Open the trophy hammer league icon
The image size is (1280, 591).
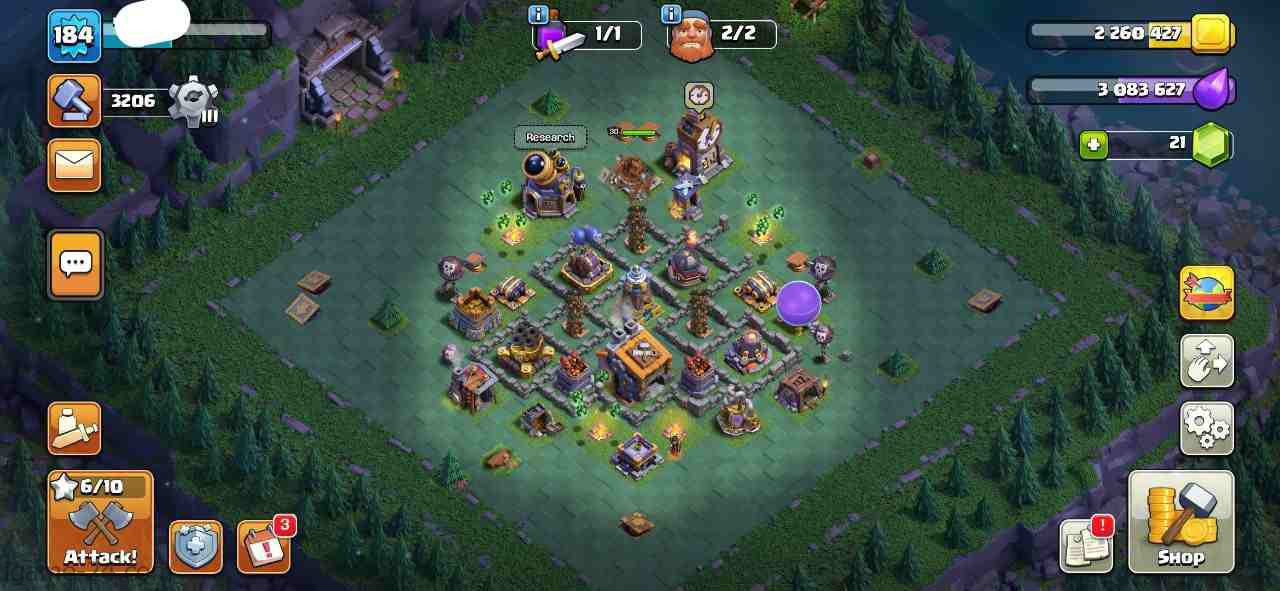pos(75,101)
